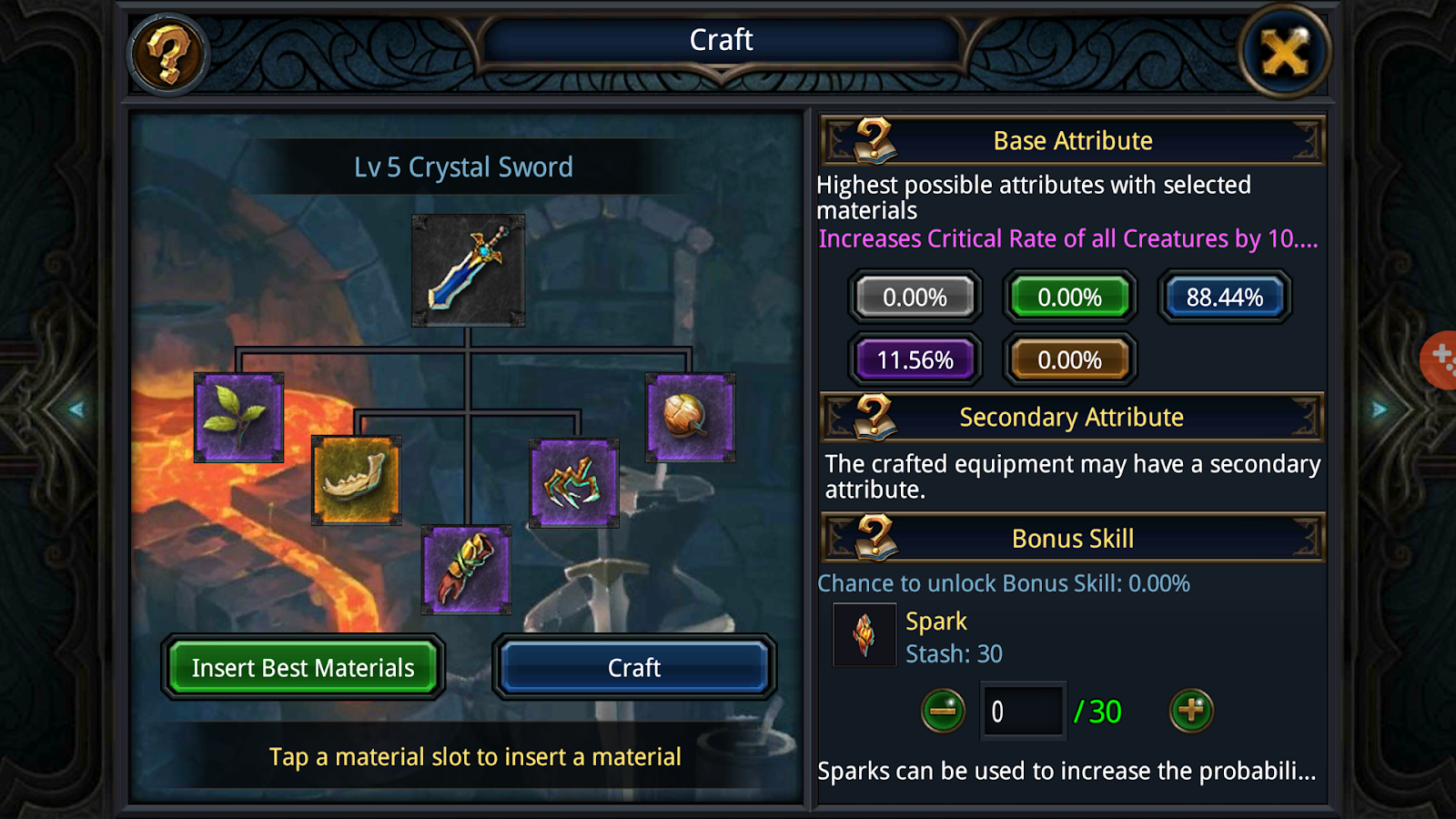Screen dimensions: 1456x819
Task: Tap Insert Best Materials
Action: tap(303, 668)
